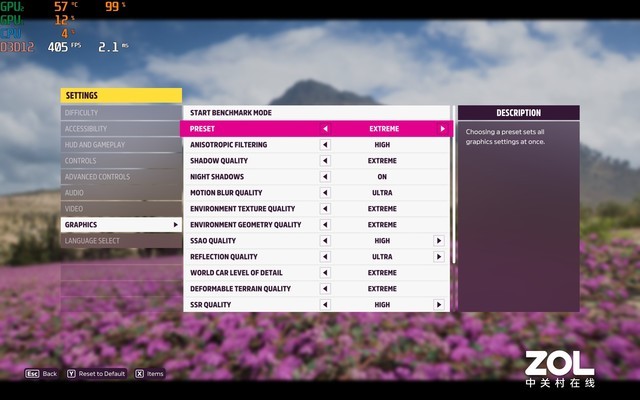Open Advanced Controls settings
The width and height of the screenshot is (640, 400).
coord(120,177)
